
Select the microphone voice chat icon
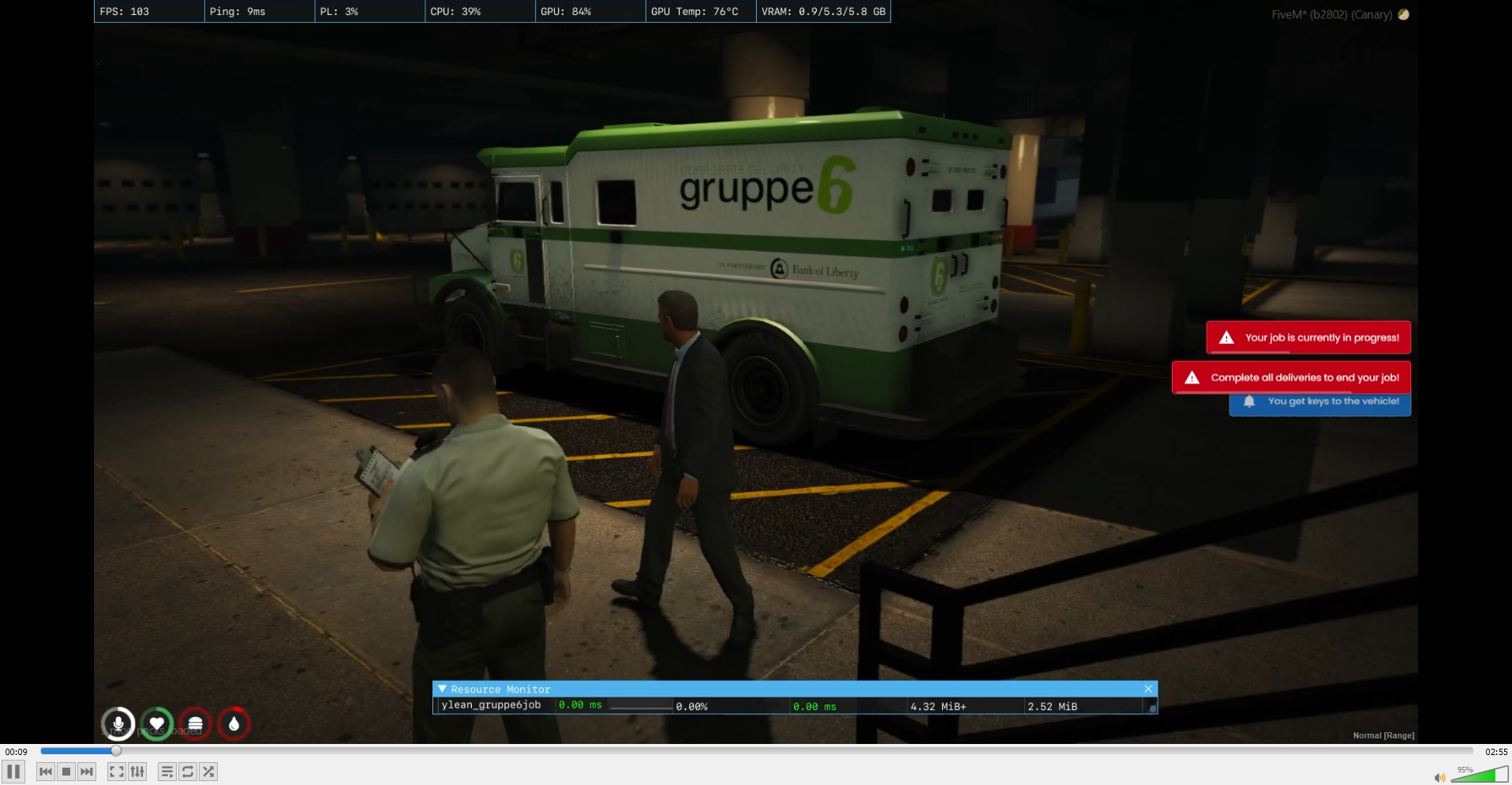tap(119, 723)
